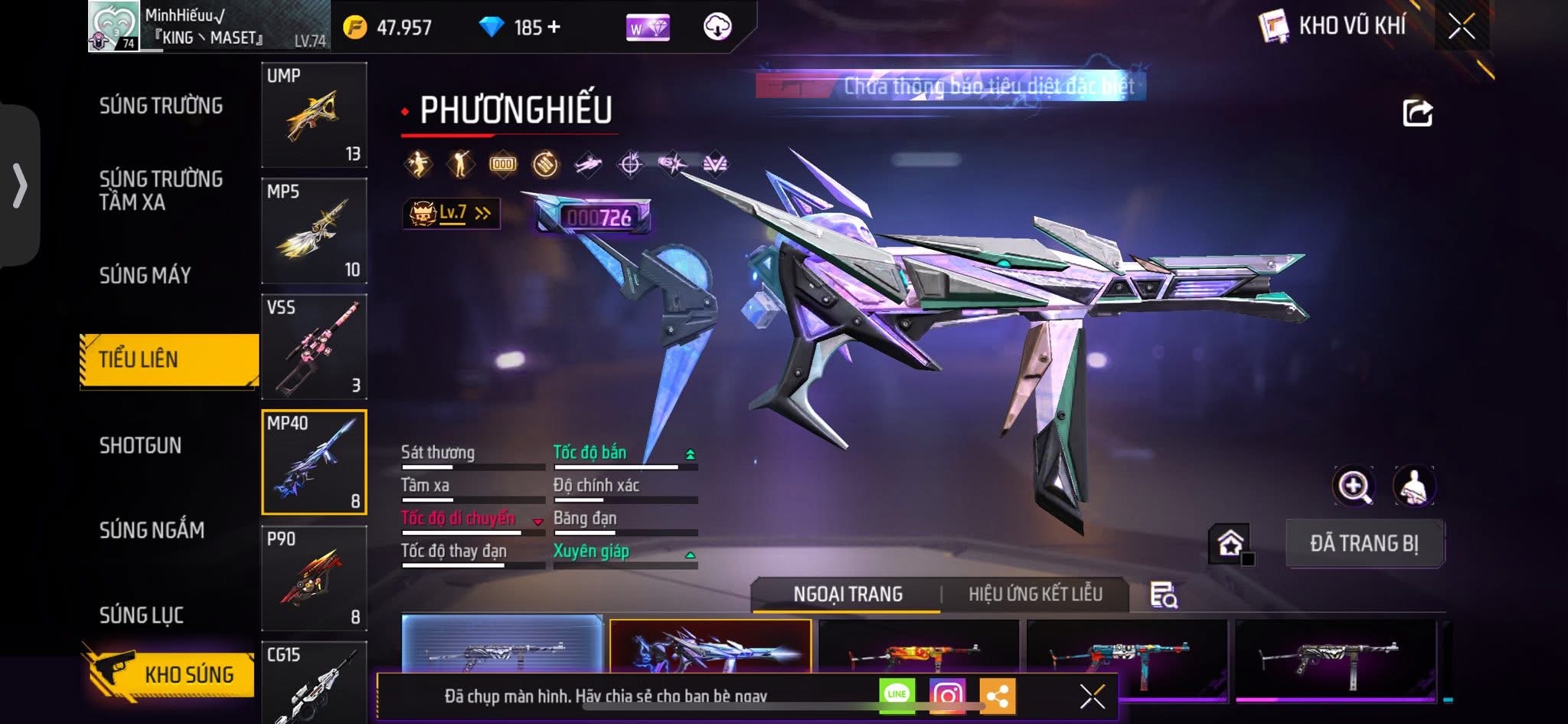Pick the MP5 weapon slot
1568x724 pixels.
[314, 231]
